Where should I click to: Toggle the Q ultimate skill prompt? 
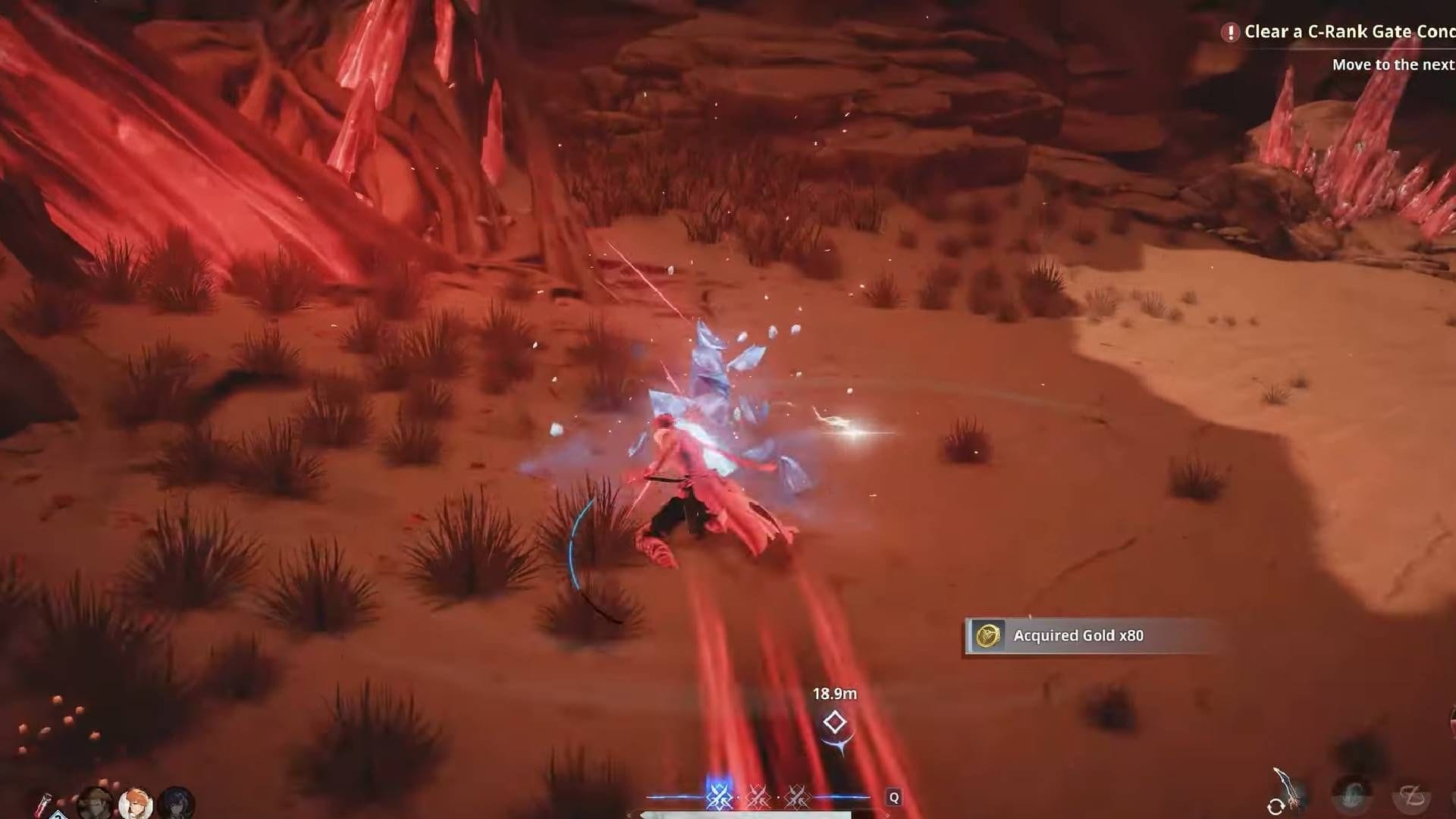click(895, 798)
